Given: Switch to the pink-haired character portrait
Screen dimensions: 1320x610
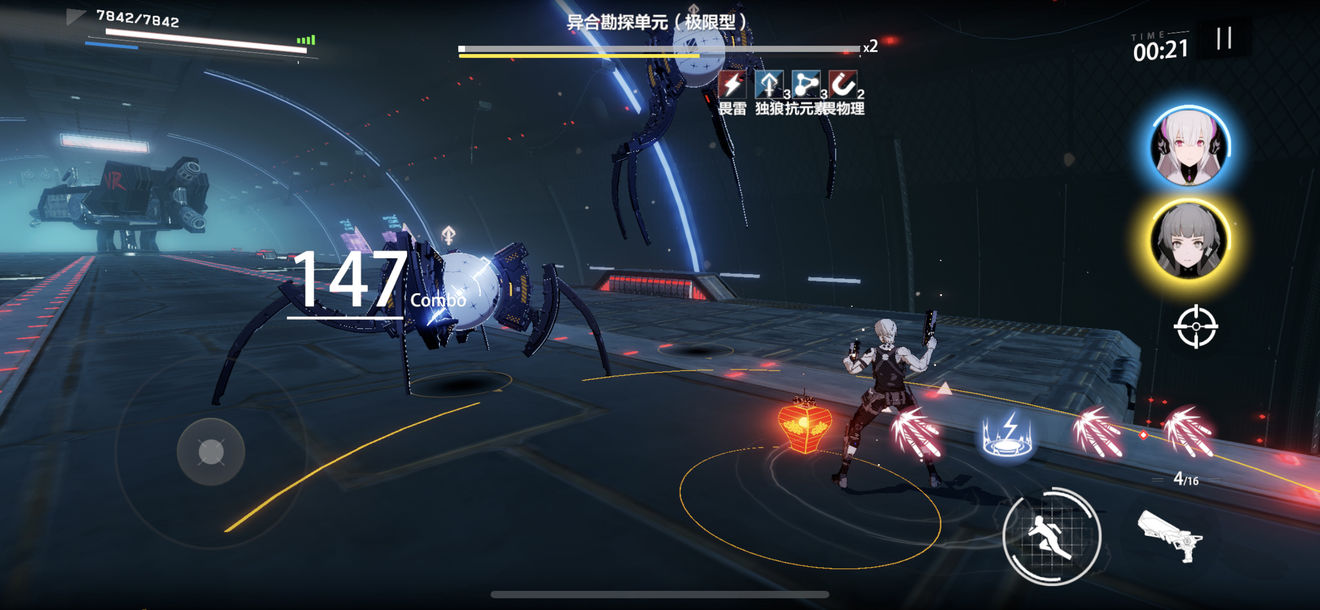Looking at the screenshot, I should click(x=1190, y=148).
